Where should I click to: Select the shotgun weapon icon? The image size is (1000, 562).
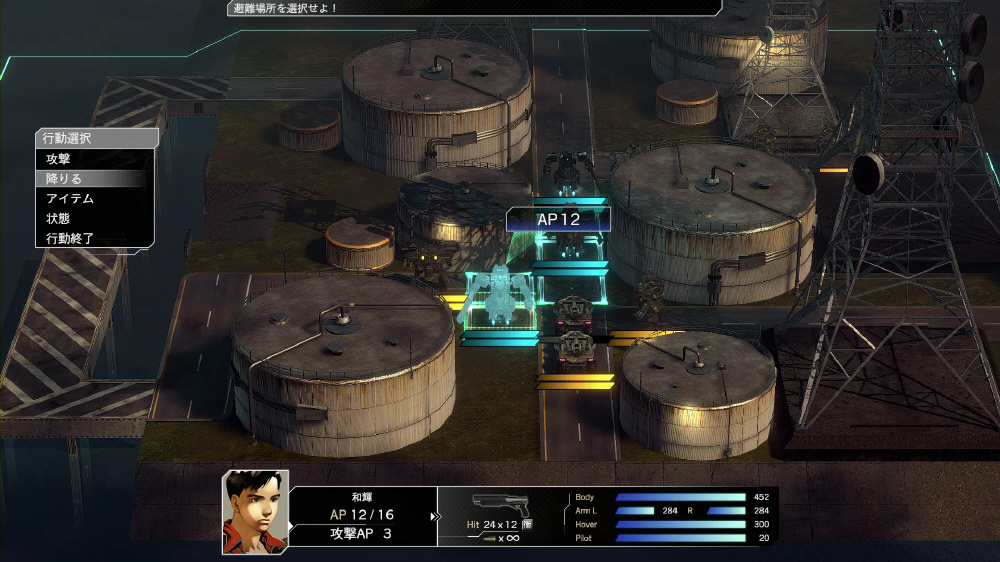point(500,503)
